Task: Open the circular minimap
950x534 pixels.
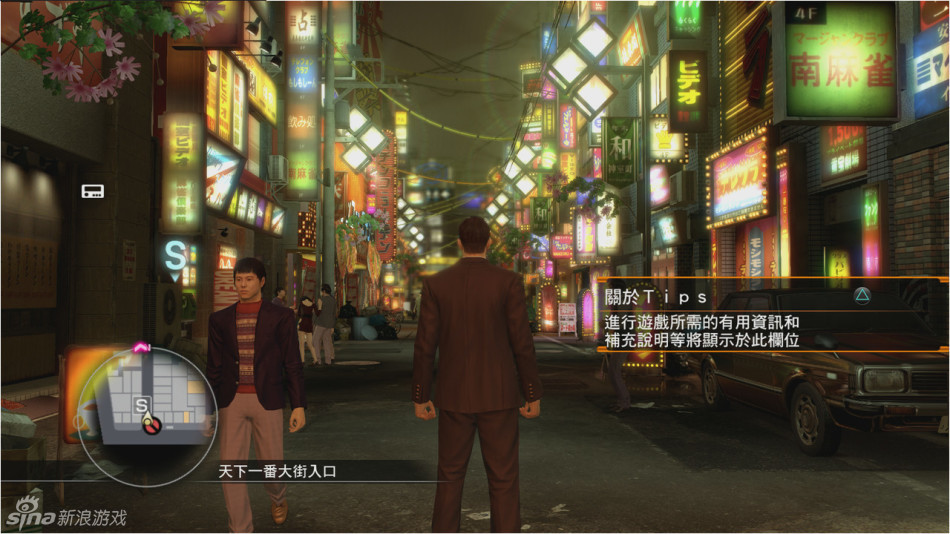Action: pyautogui.click(x=147, y=410)
